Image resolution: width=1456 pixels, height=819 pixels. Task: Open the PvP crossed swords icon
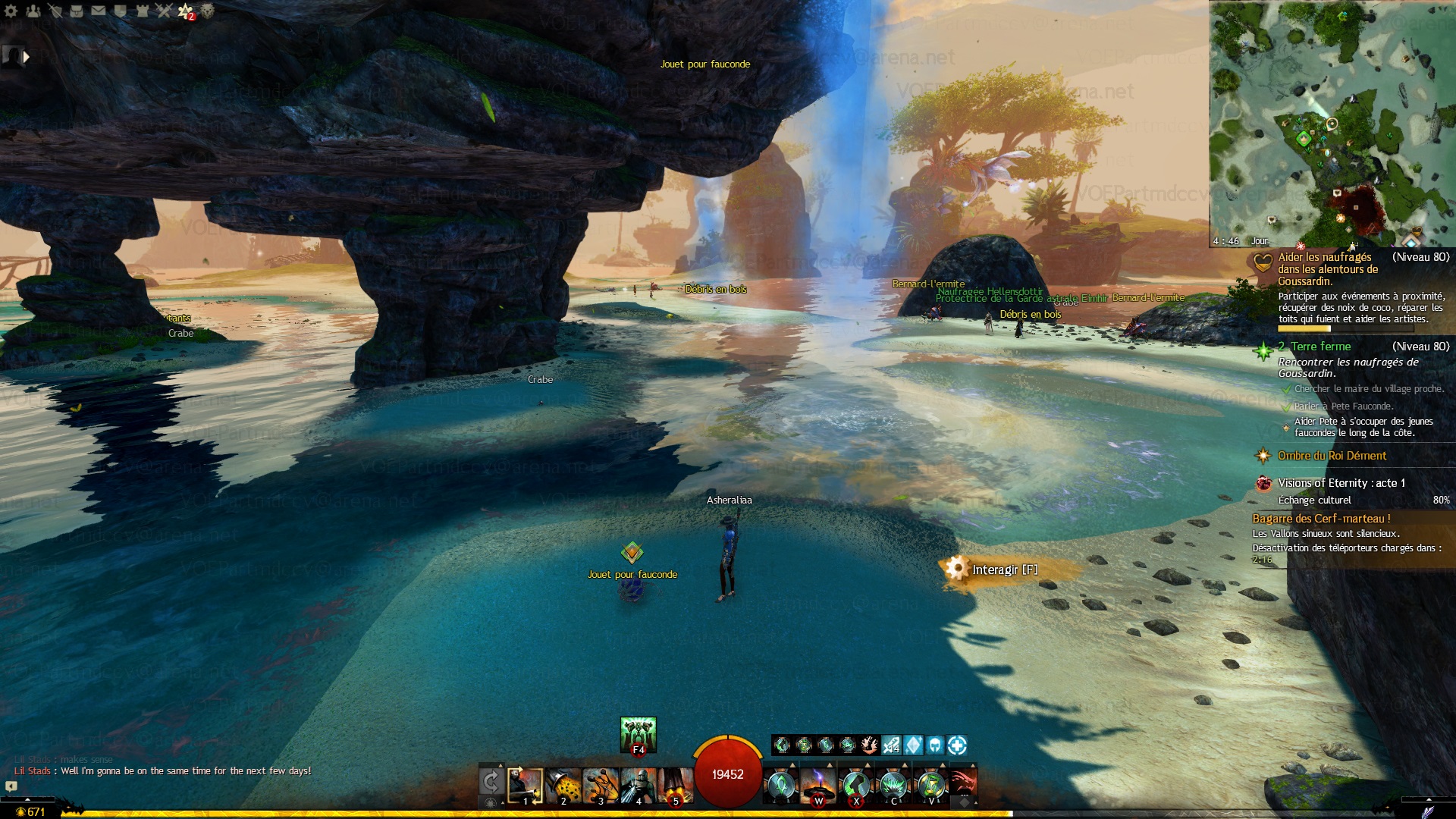tap(164, 11)
